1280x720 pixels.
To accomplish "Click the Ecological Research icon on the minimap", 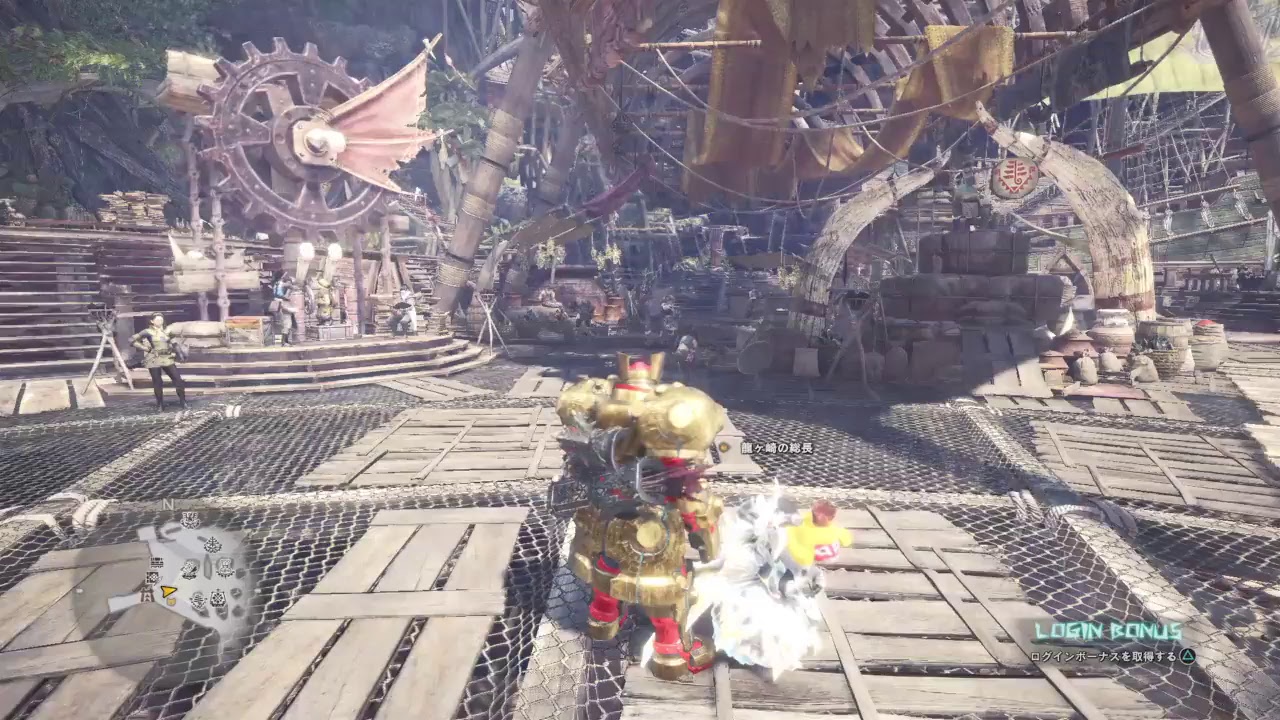I will click(x=211, y=543).
